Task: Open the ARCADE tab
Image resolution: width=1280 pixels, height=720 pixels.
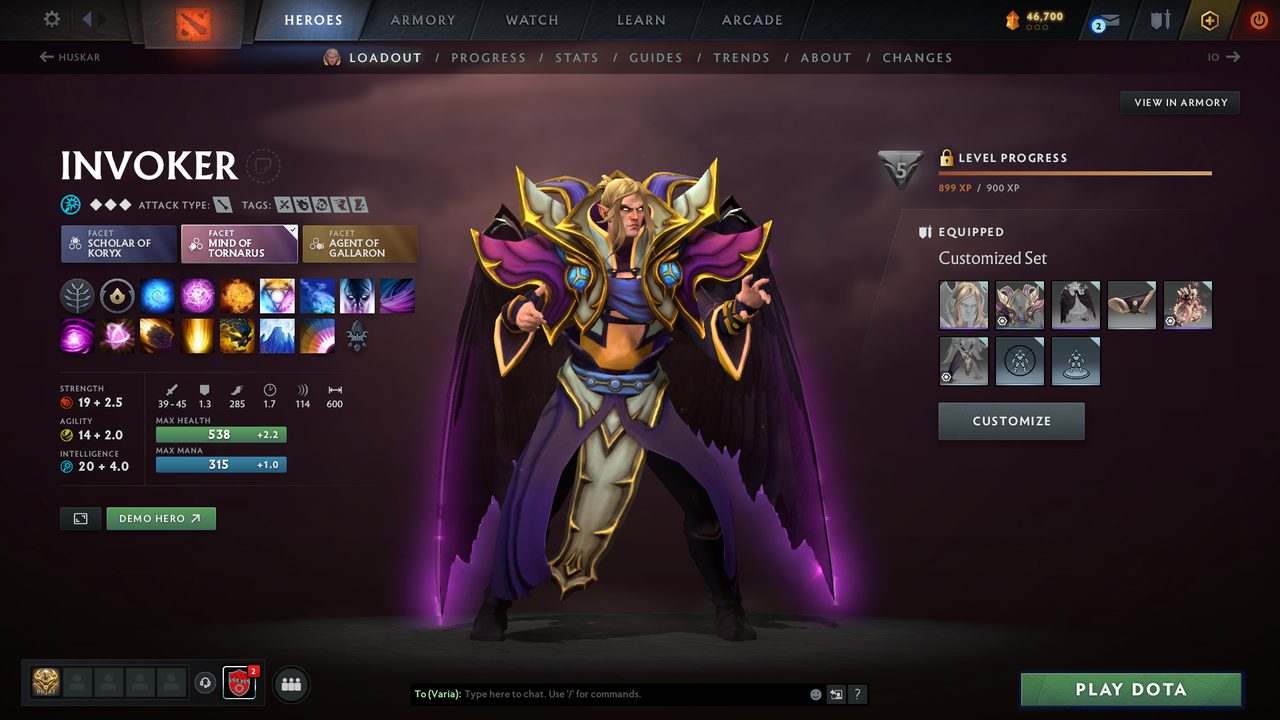Action: [751, 20]
